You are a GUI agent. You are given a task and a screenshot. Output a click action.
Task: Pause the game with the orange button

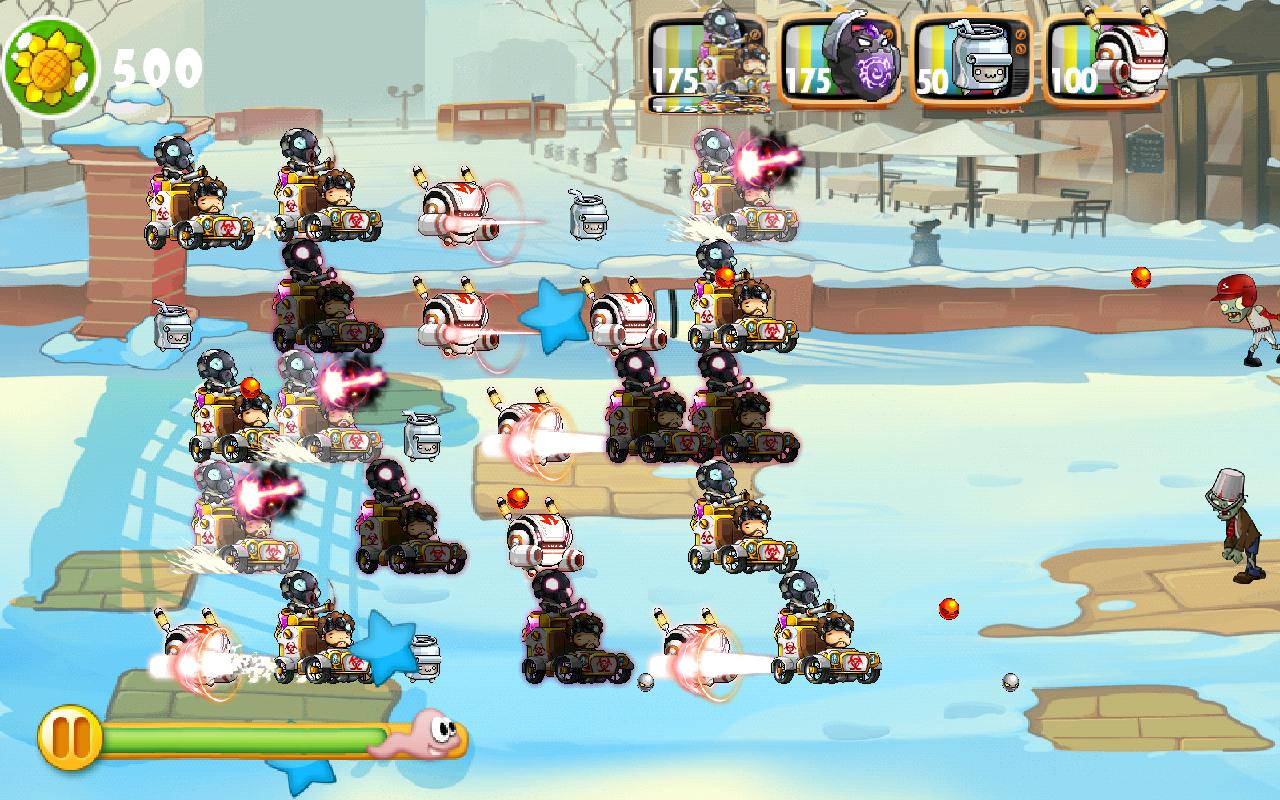[70, 738]
